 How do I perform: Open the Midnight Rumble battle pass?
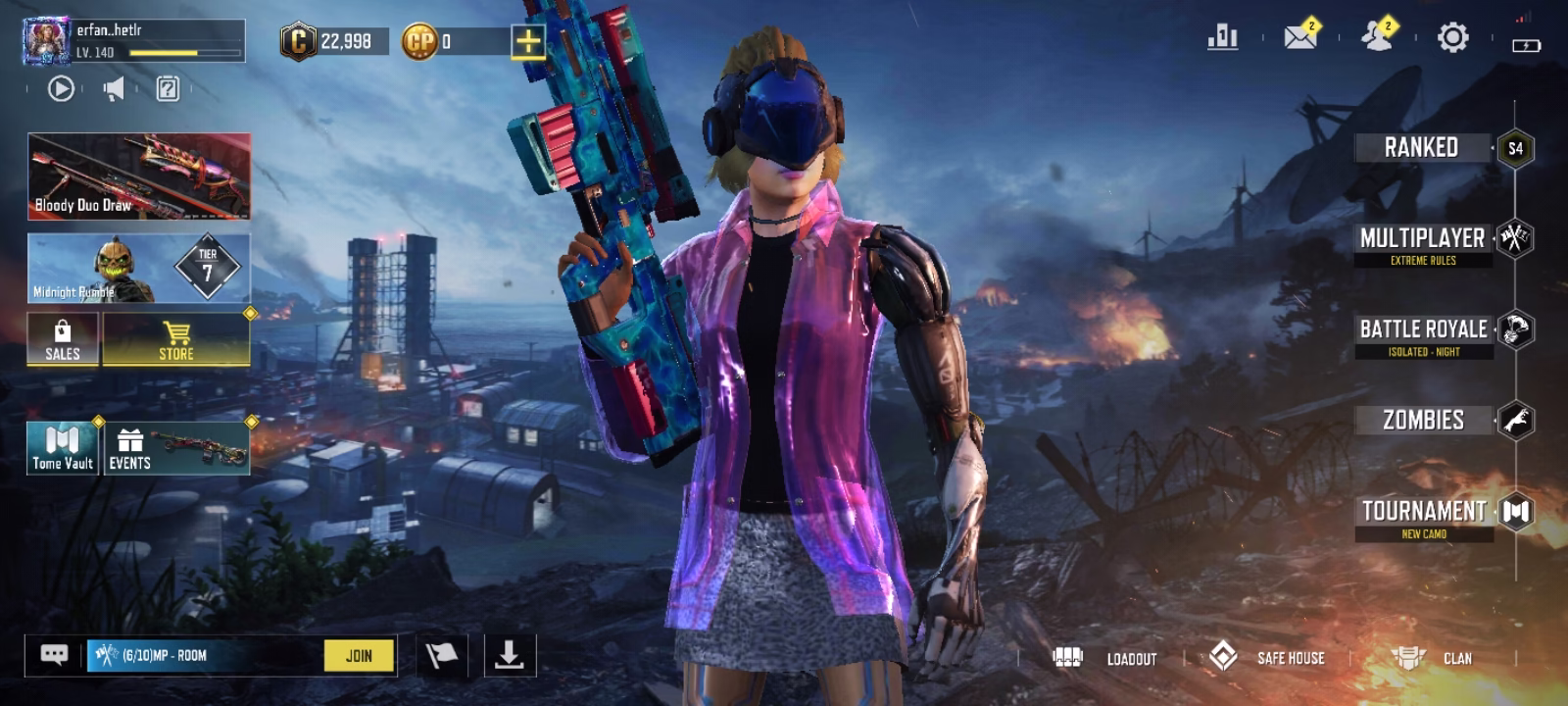click(139, 268)
